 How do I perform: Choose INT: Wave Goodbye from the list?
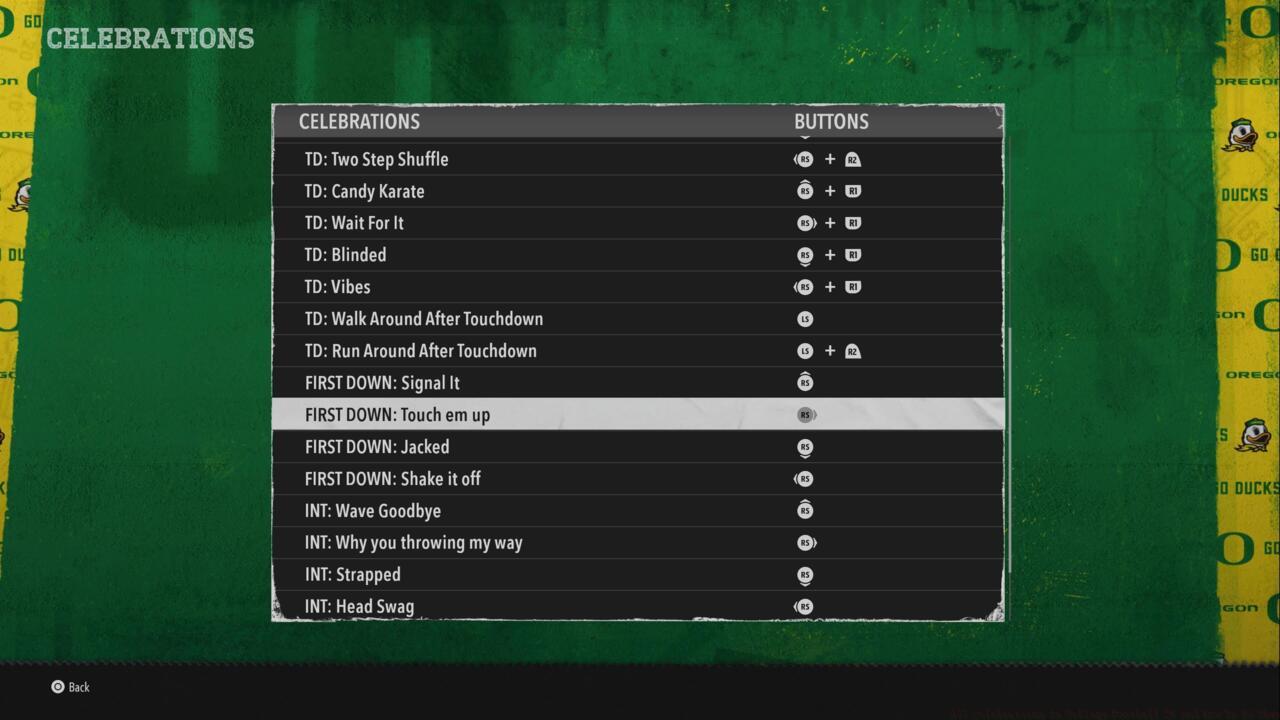coord(374,511)
